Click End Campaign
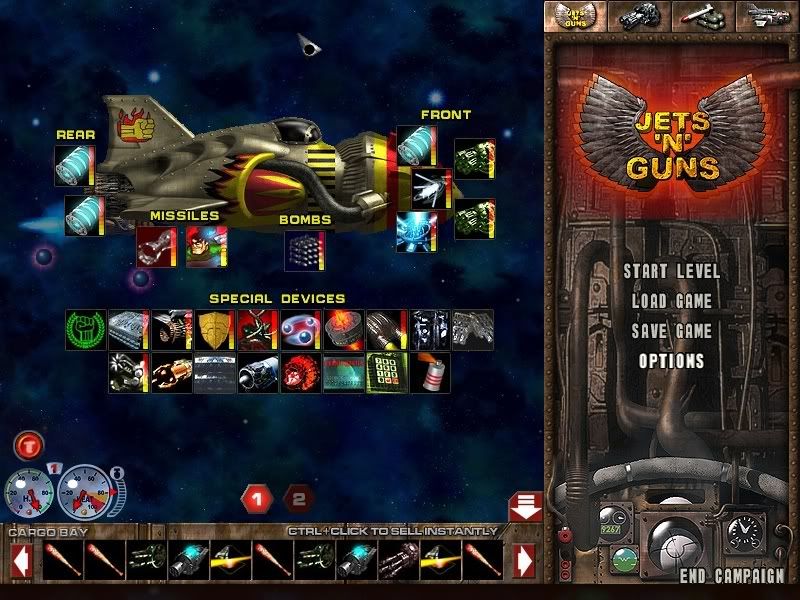800x600 pixels. click(x=732, y=576)
